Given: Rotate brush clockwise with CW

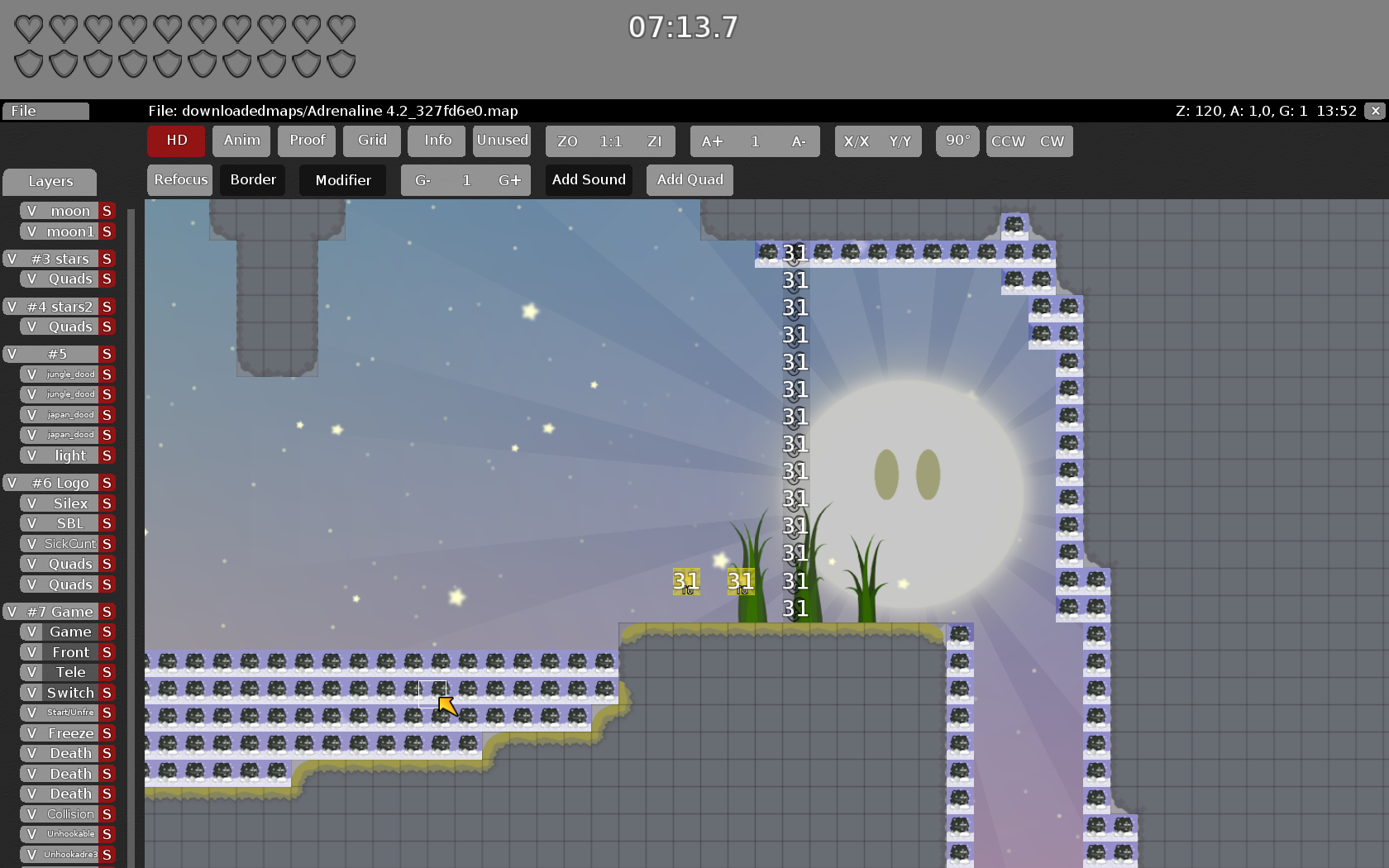Looking at the screenshot, I should (1052, 141).
